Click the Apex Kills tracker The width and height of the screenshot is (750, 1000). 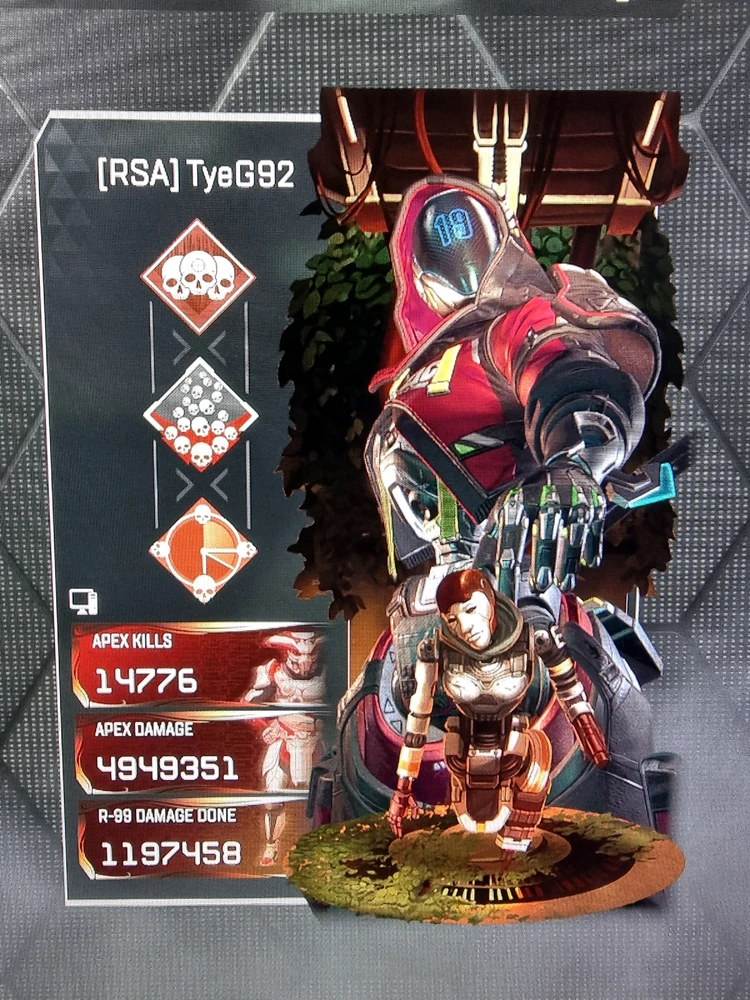[200, 666]
